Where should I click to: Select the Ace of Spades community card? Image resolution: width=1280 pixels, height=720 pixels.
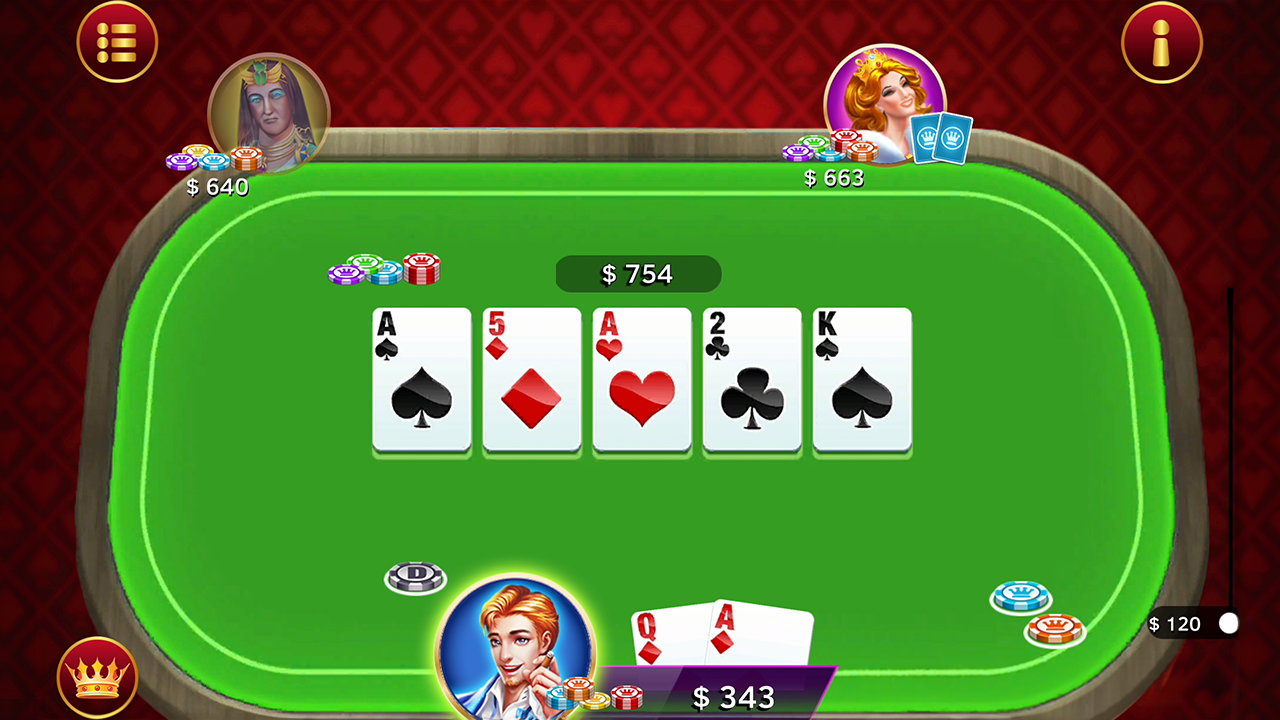pos(421,381)
